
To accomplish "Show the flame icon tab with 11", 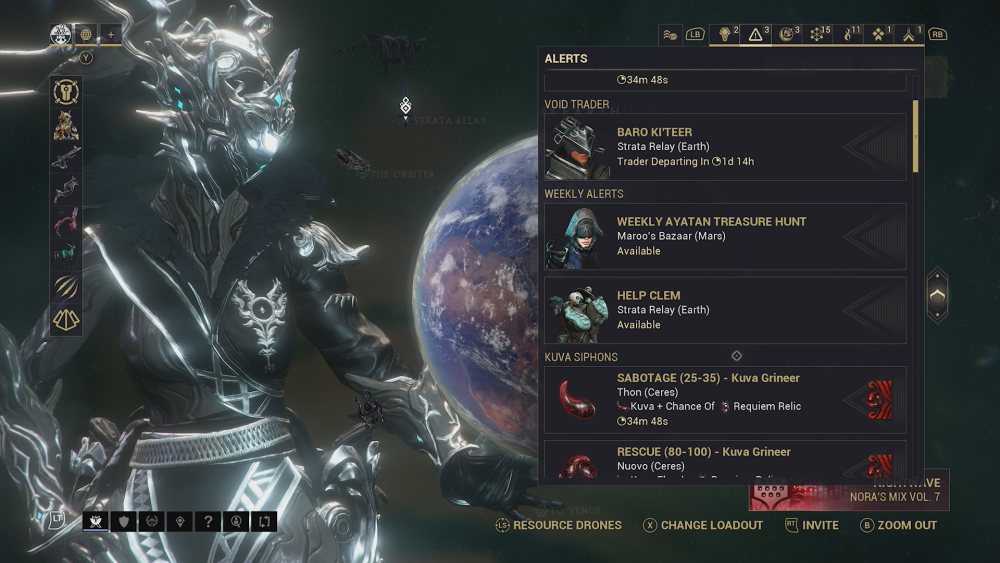I will 852,34.
